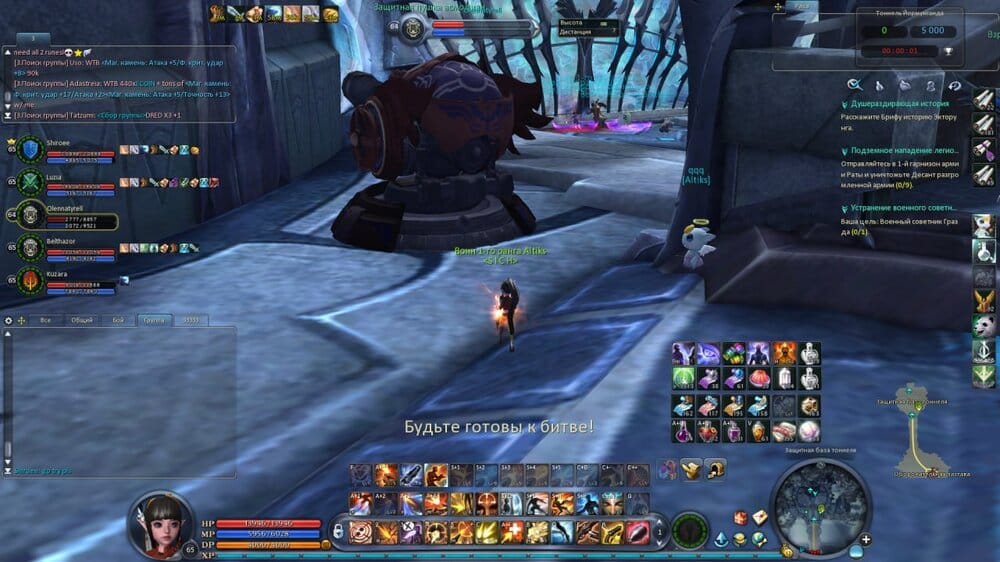Switch chat to the "Бой" tab
Screen dimensions: 1000x562
click(118, 320)
